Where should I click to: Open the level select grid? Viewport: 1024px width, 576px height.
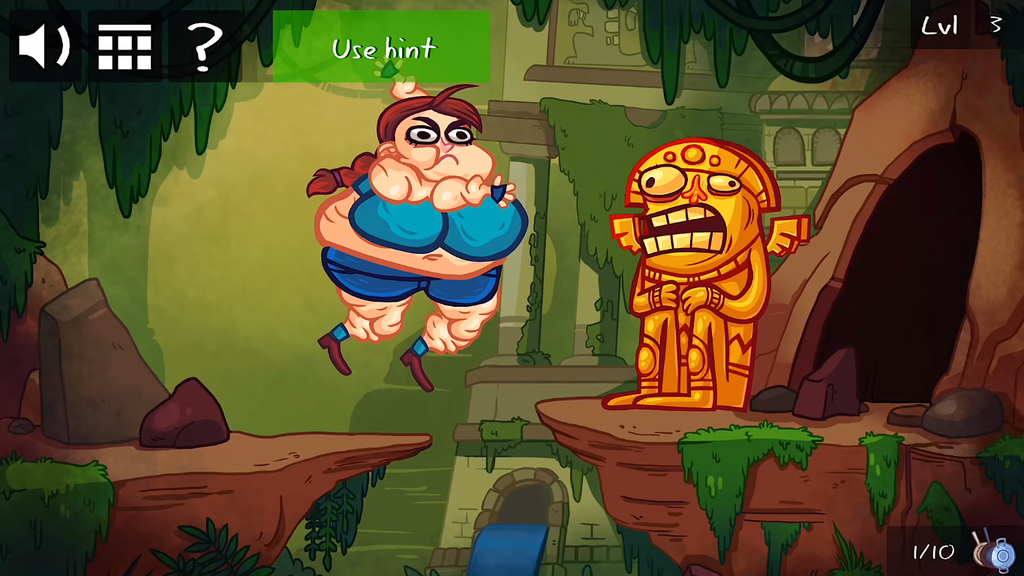(x=125, y=46)
